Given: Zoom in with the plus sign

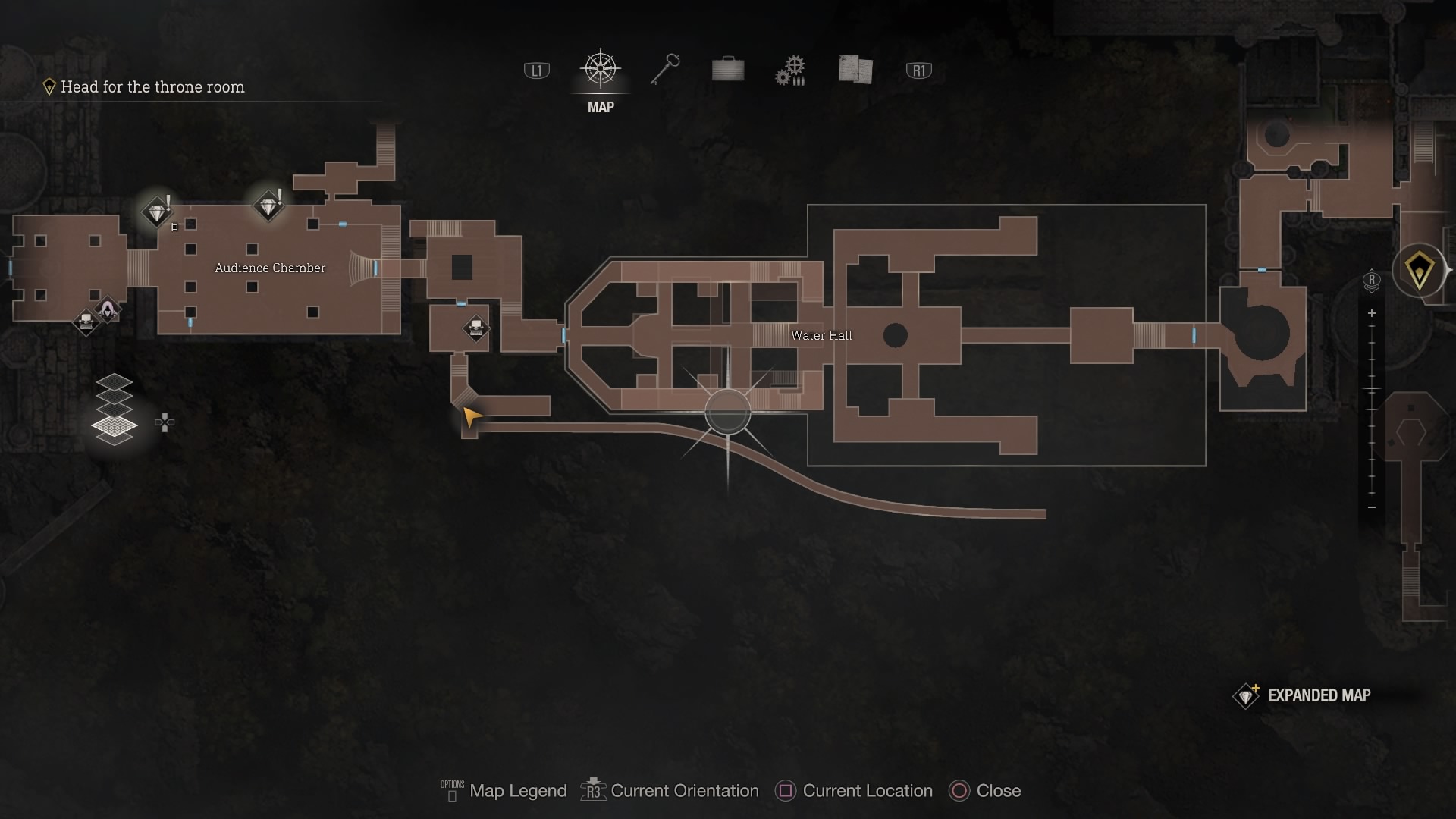Looking at the screenshot, I should [1371, 313].
